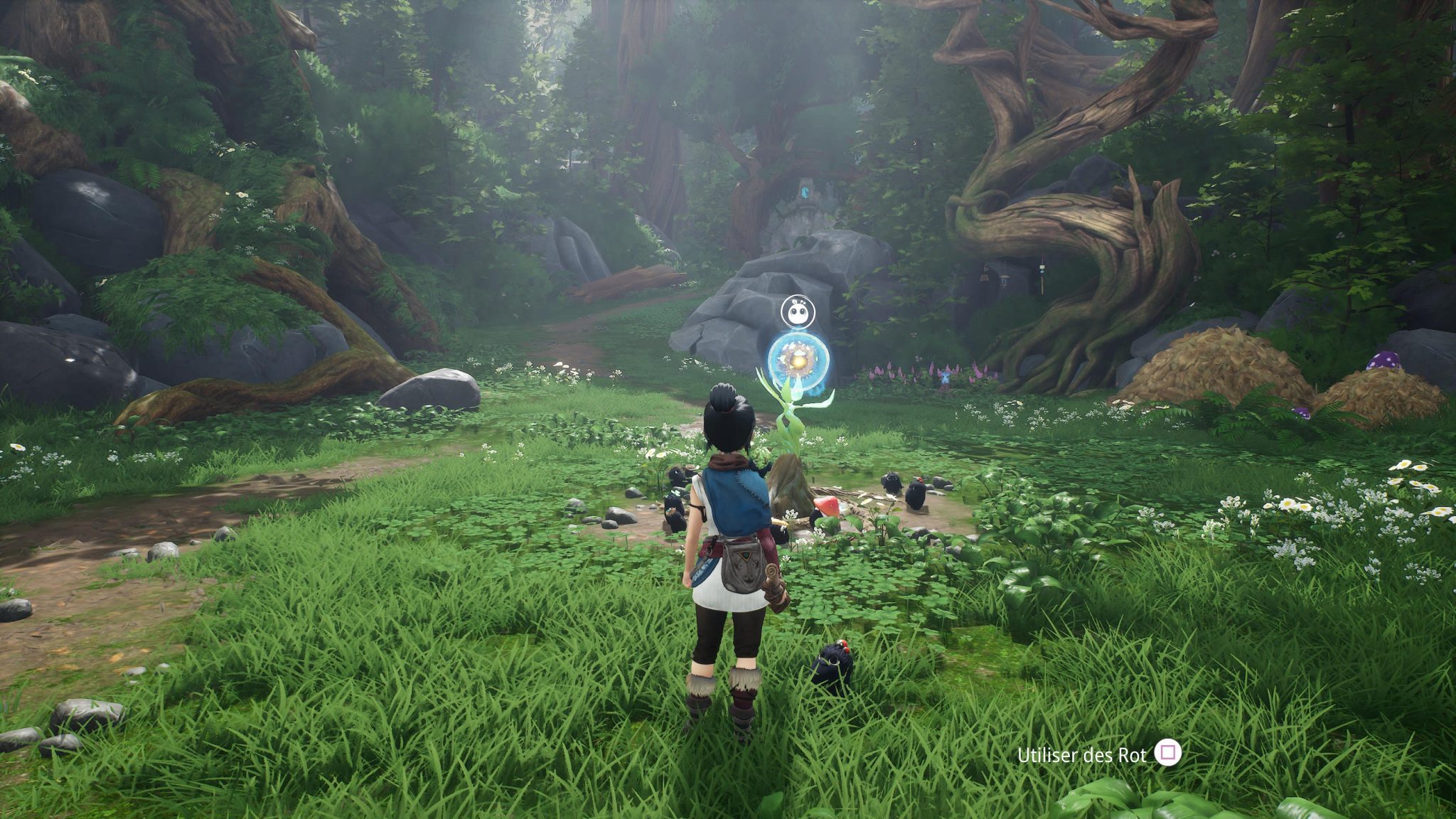Viewport: 1456px width, 819px height.
Task: Click the blue glyph symbol on the distant rock
Action: tap(805, 193)
